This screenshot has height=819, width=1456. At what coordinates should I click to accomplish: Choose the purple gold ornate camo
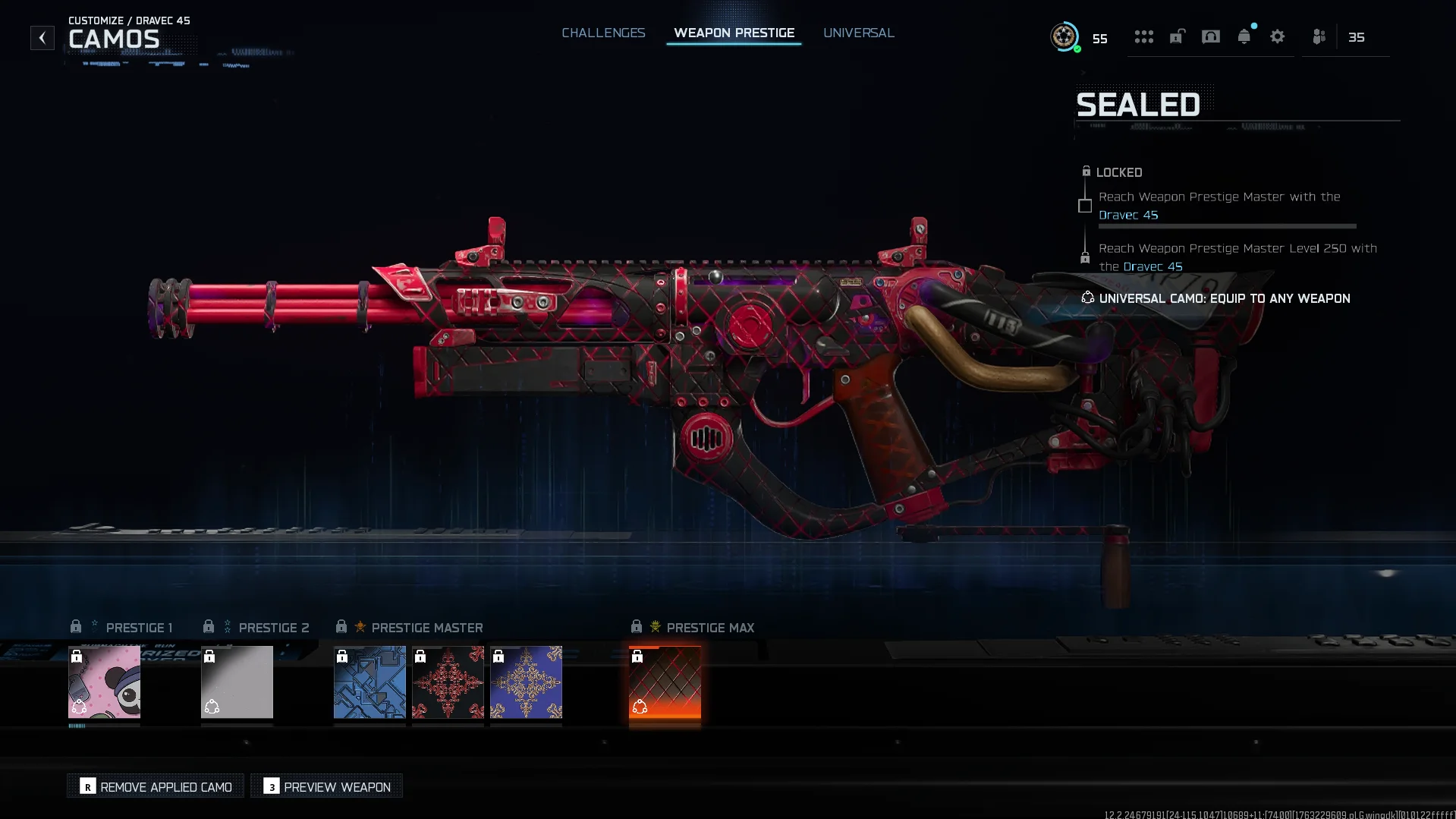point(526,682)
